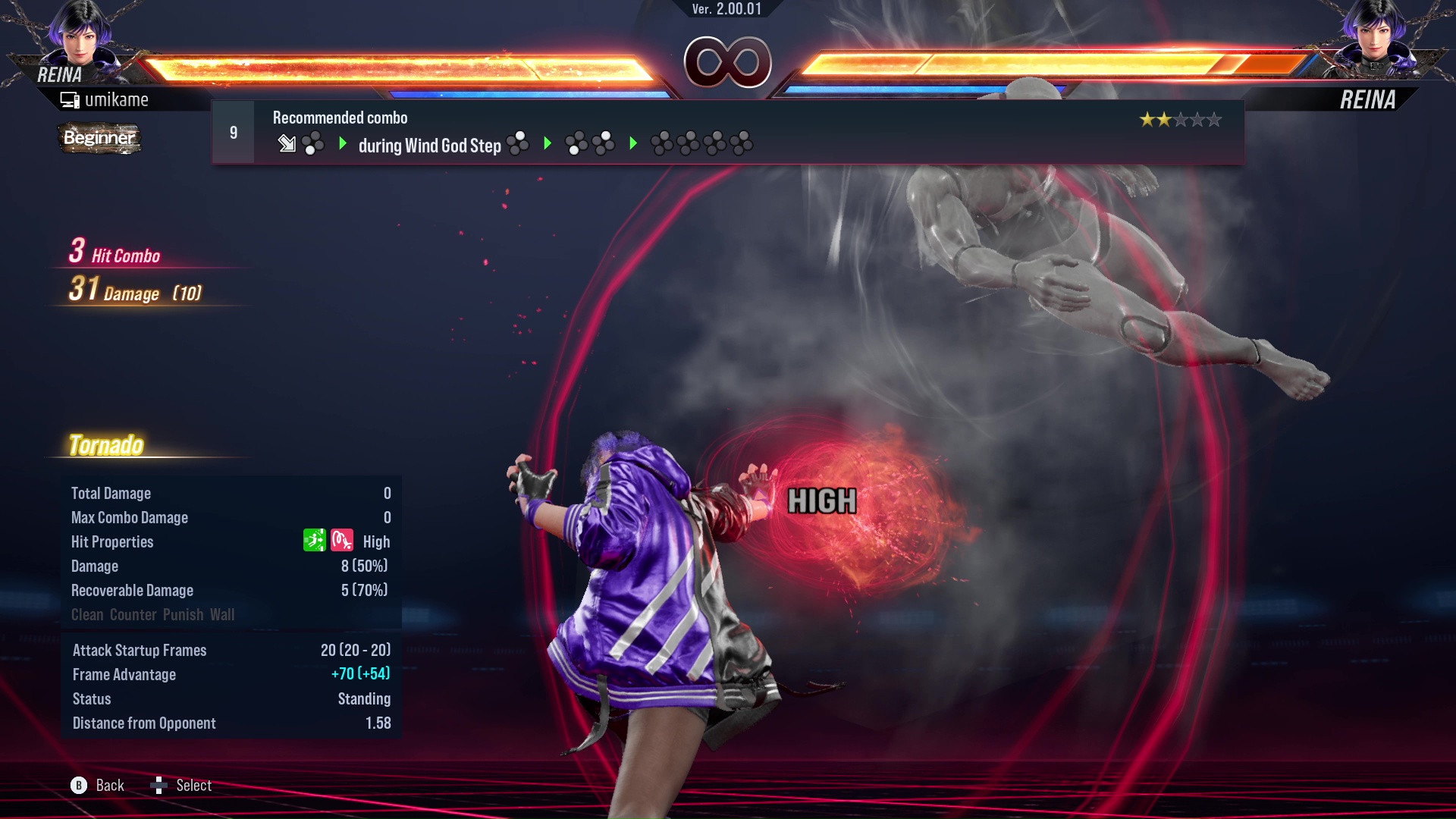Click the green launch hit property icon
Screen dimensions: 1456x819
tap(313, 541)
